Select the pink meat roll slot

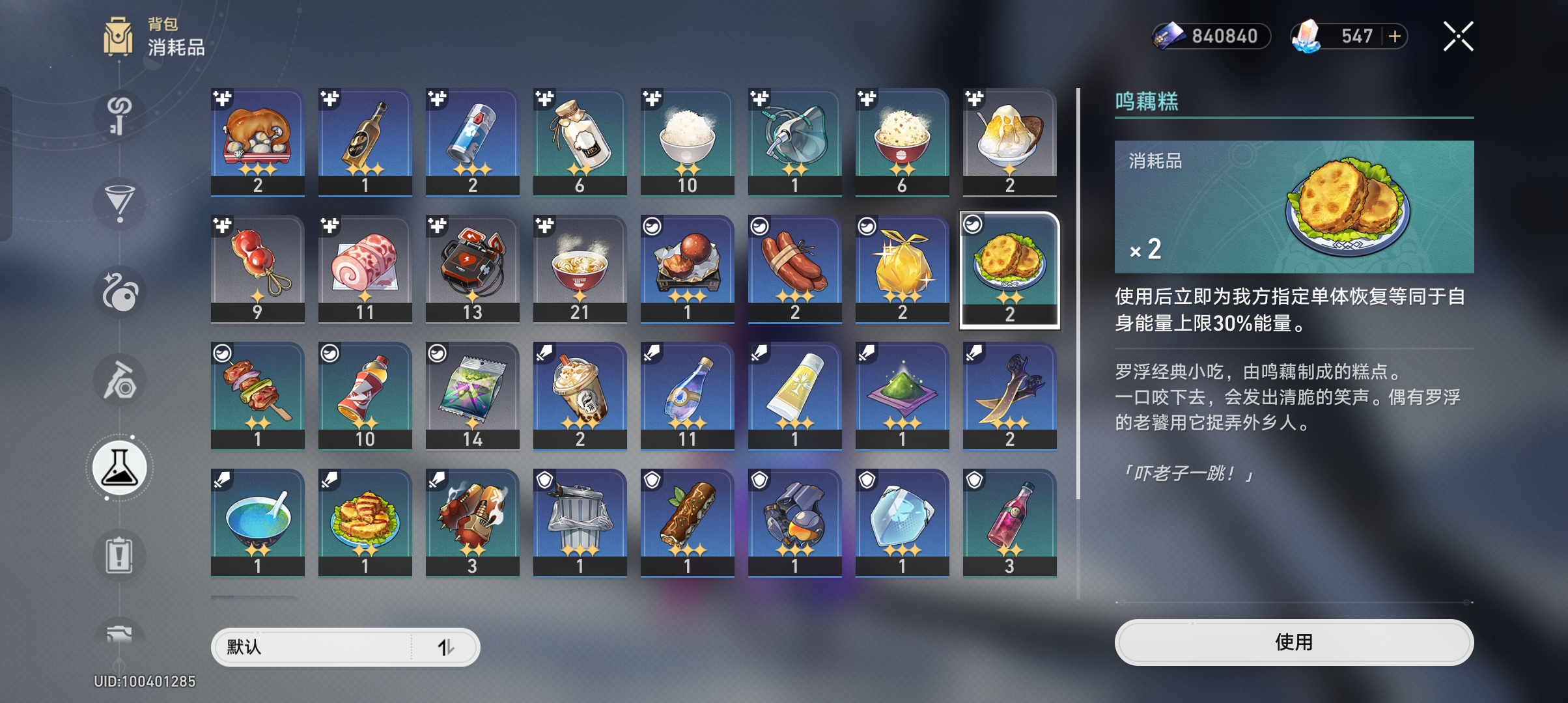[365, 268]
